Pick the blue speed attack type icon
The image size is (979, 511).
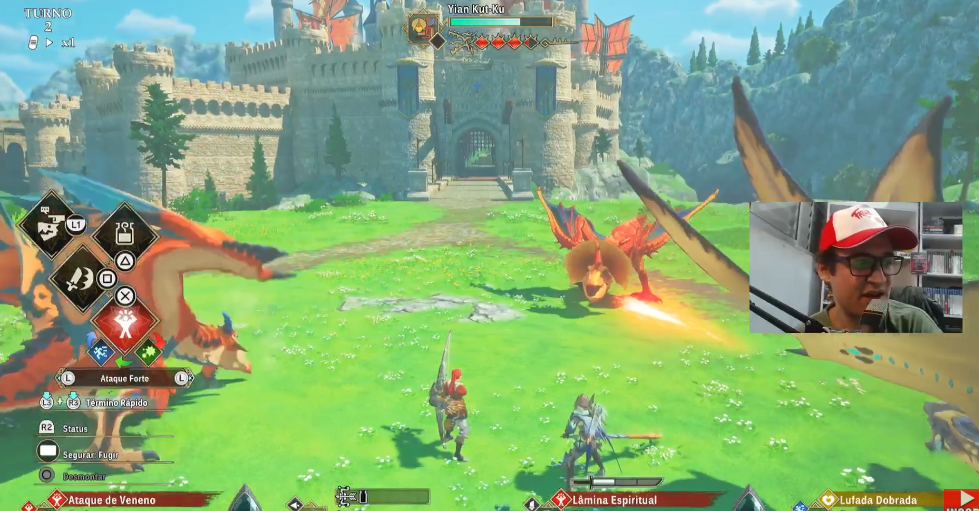pyautogui.click(x=100, y=351)
